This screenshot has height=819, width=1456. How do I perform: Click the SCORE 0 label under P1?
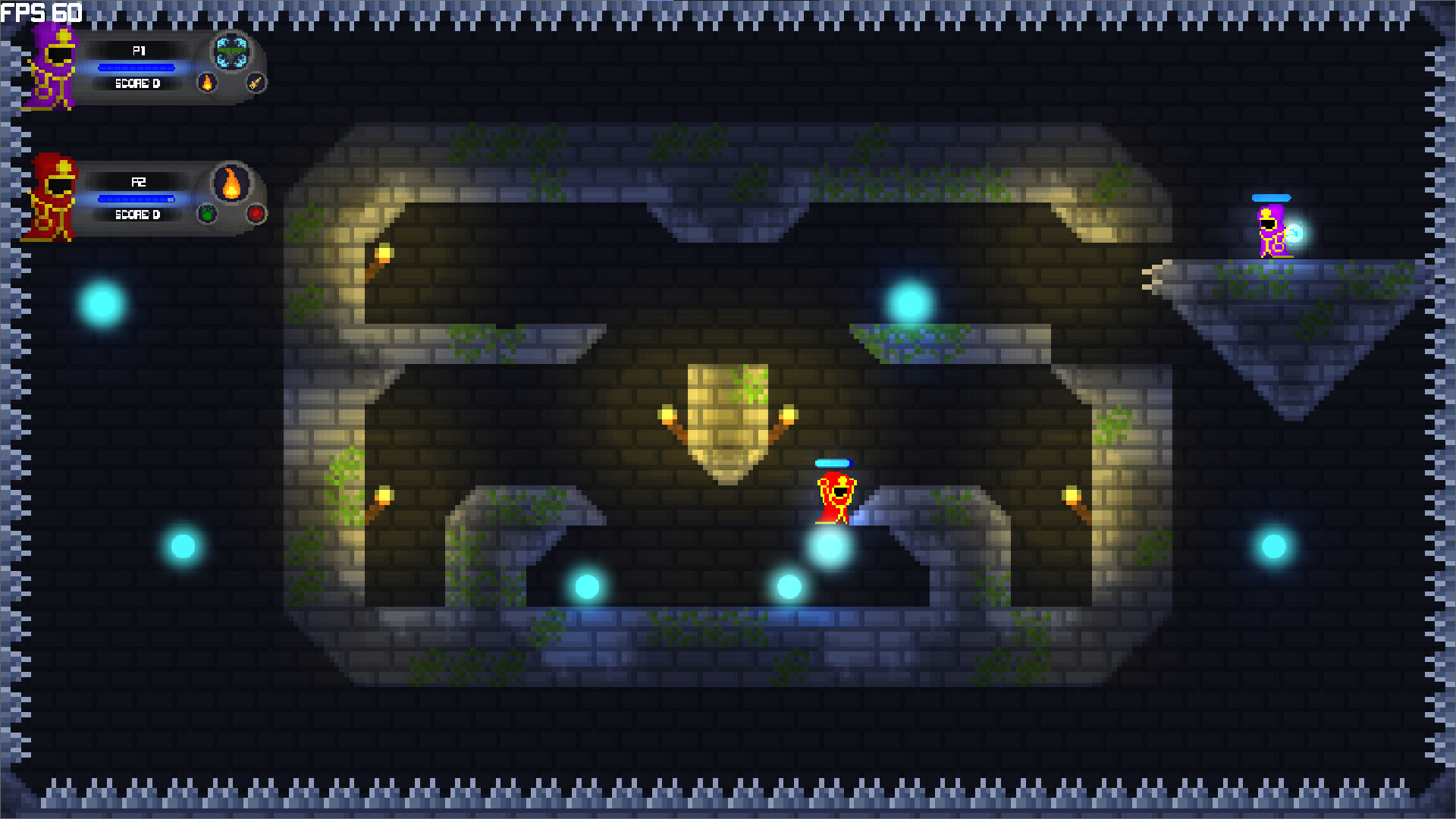pos(139,83)
